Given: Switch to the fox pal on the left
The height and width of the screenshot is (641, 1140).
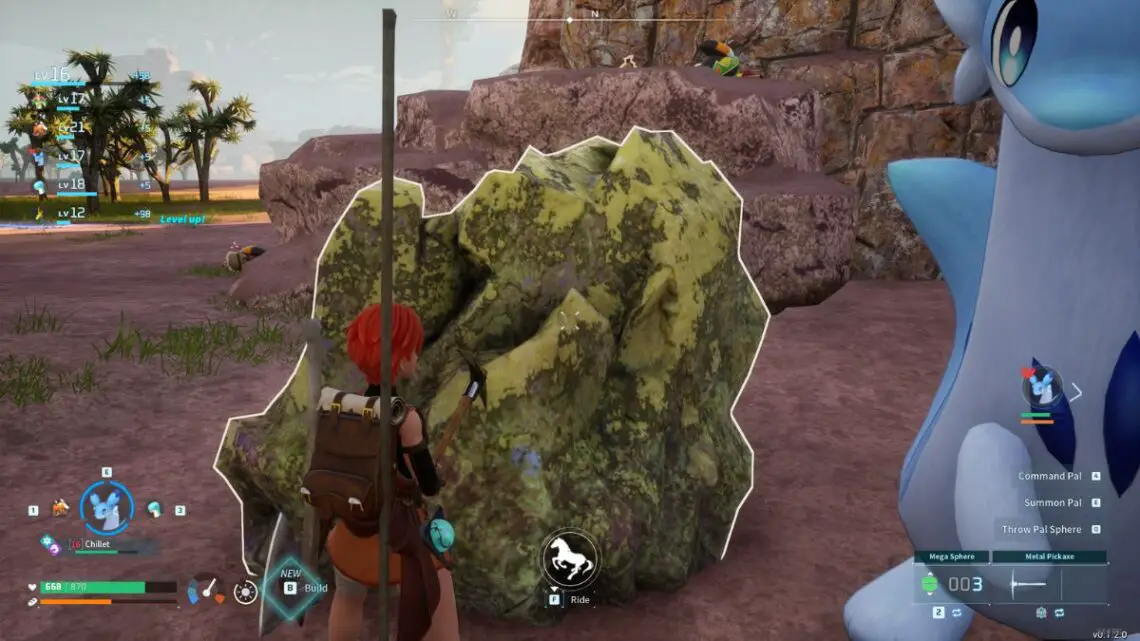Looking at the screenshot, I should click(60, 509).
